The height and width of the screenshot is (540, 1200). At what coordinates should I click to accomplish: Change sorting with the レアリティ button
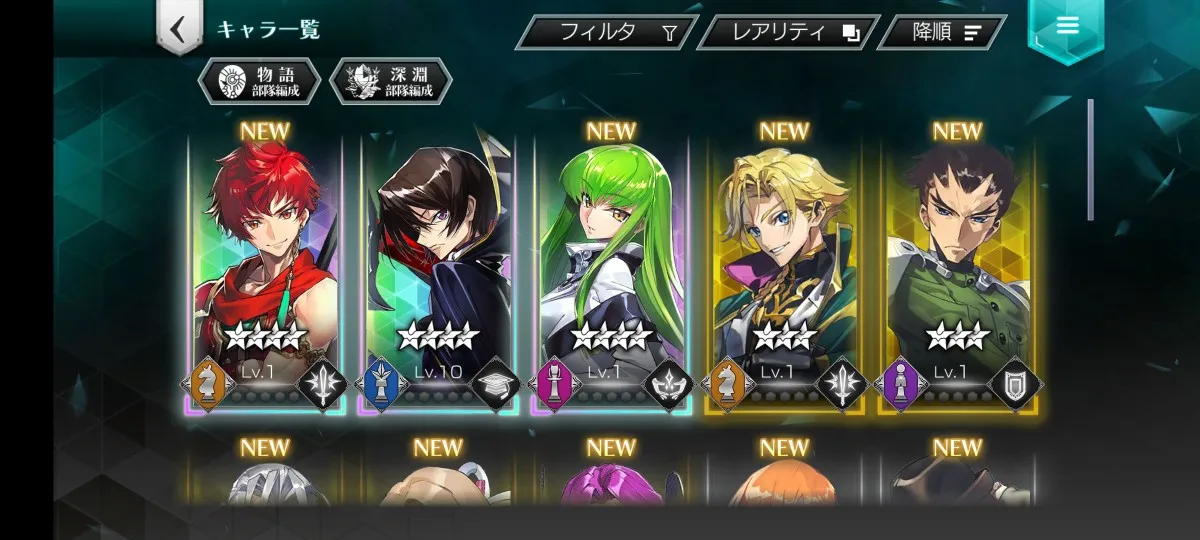pyautogui.click(x=787, y=32)
